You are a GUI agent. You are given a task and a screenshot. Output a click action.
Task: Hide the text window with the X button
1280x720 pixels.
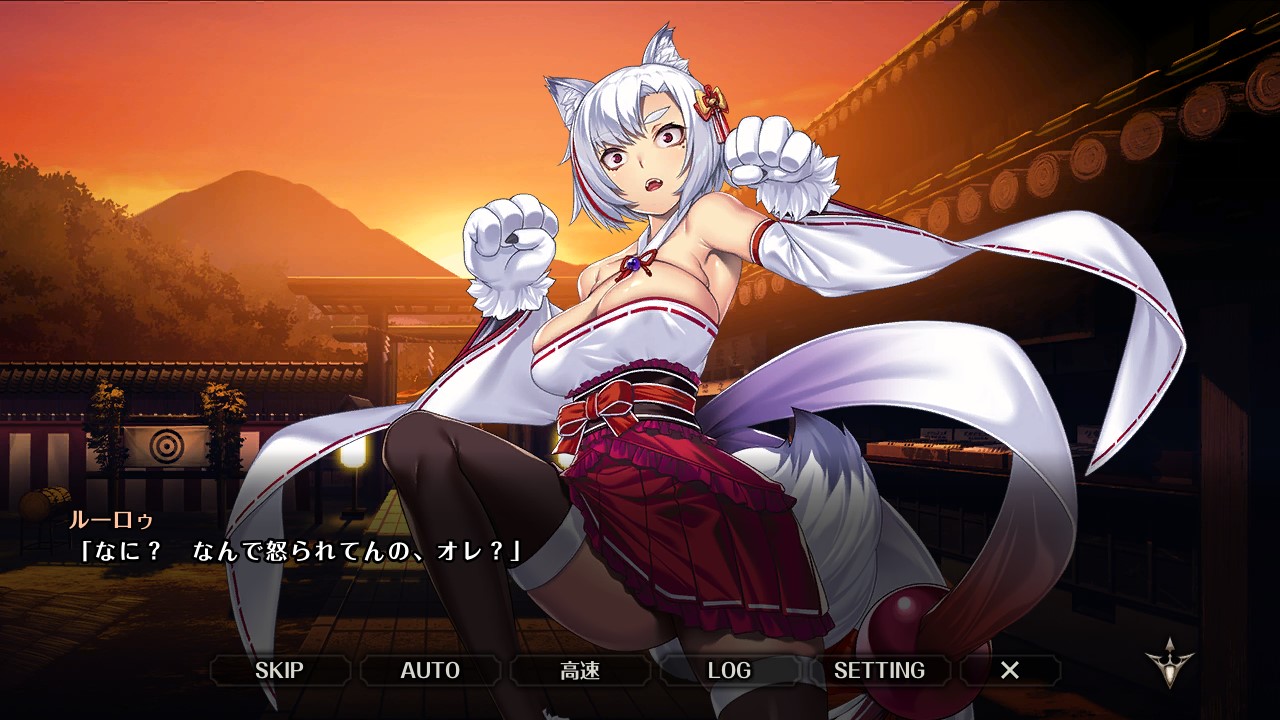tap(1010, 670)
